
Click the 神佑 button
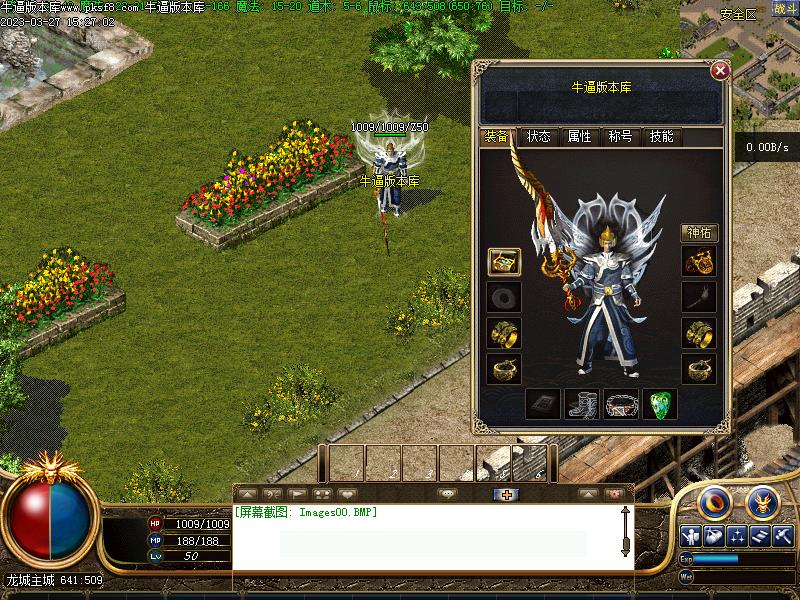(699, 233)
